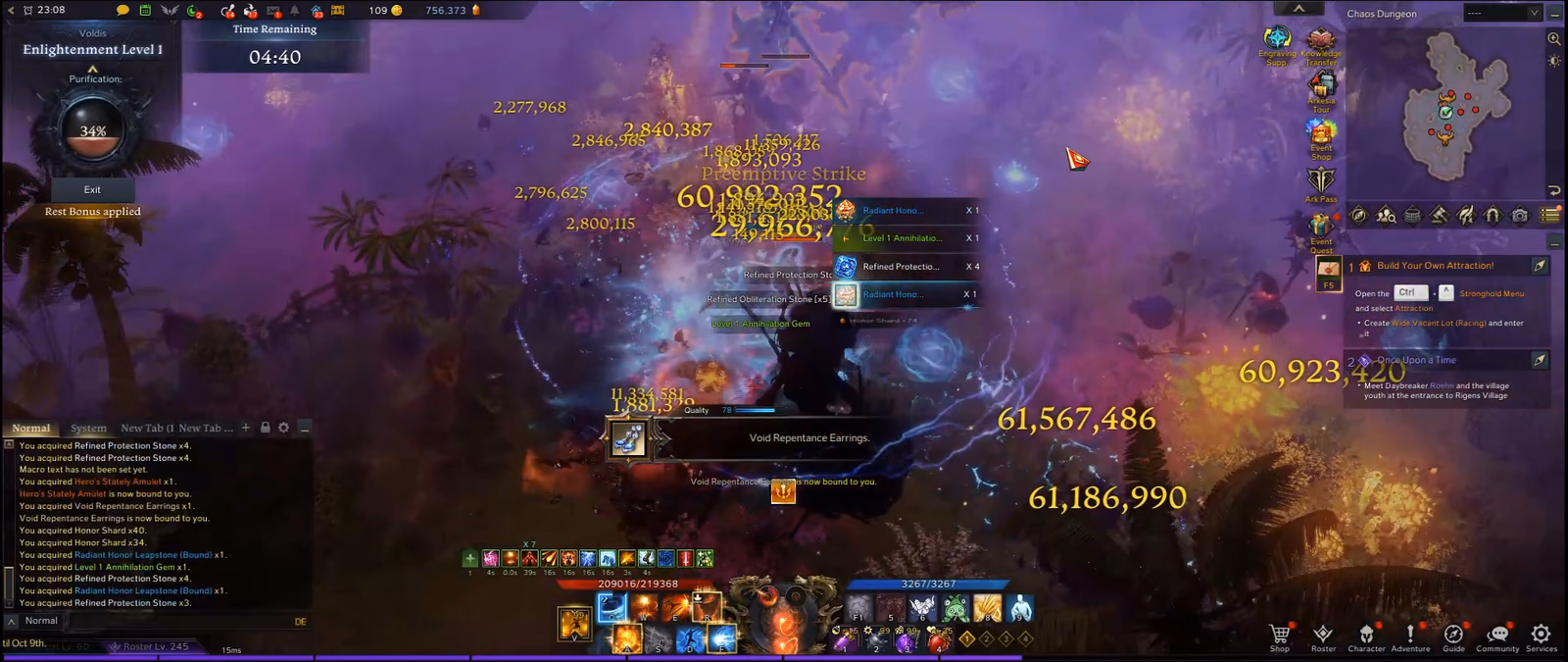Lock the chat window
The image size is (1568, 662).
[265, 428]
